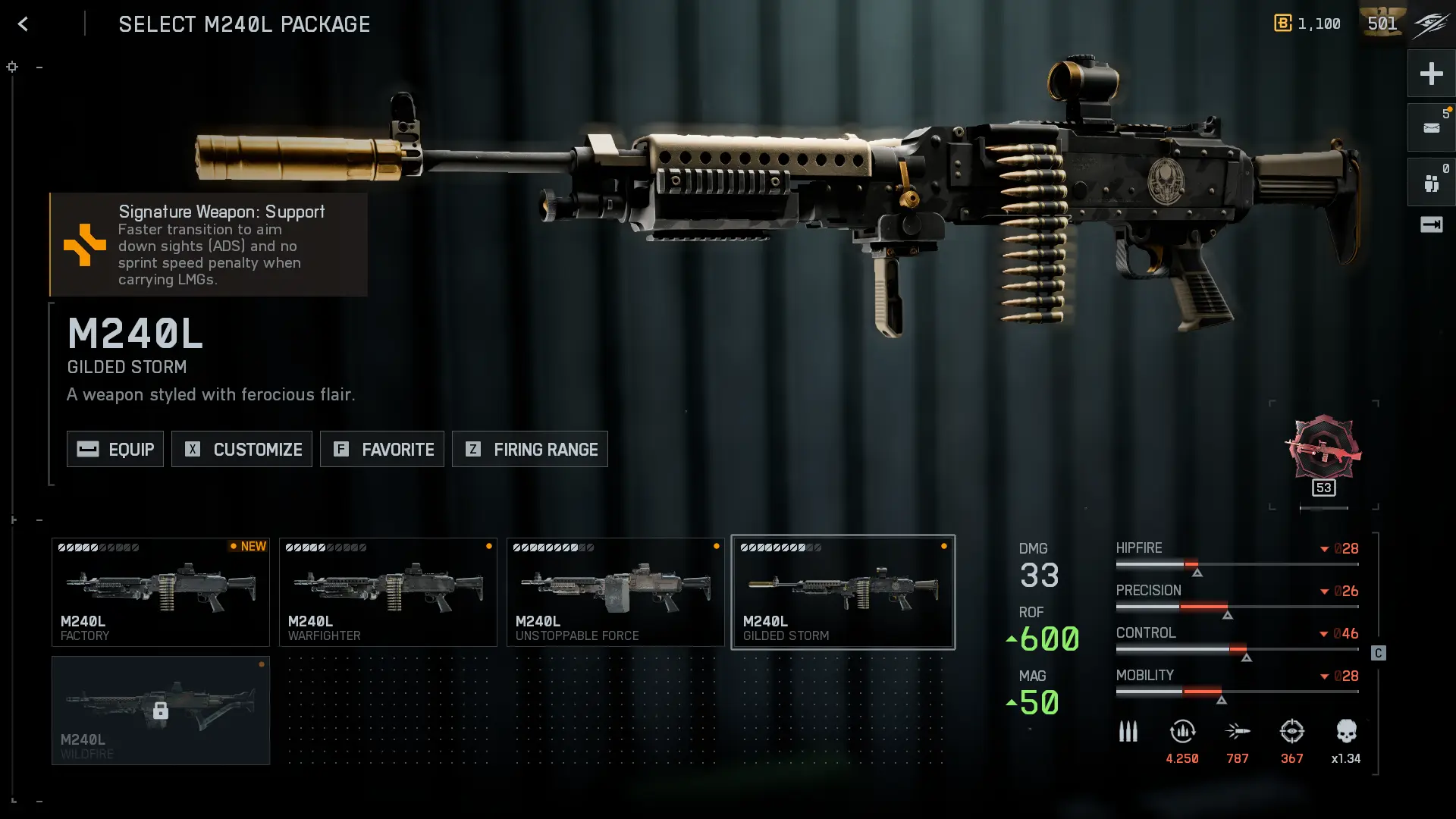Mark this package as Favorite

tap(382, 449)
